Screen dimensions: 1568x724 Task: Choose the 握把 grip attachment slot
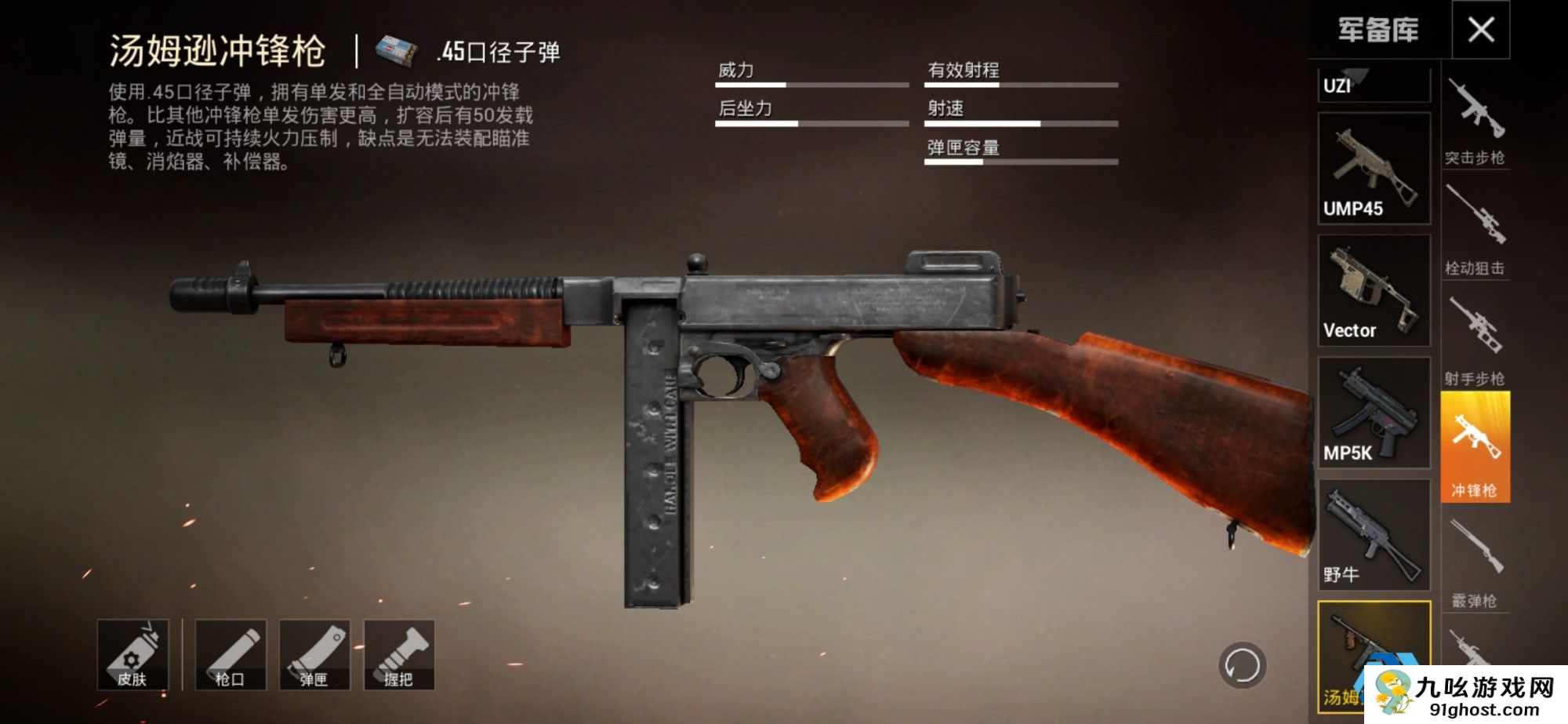pyautogui.click(x=399, y=655)
